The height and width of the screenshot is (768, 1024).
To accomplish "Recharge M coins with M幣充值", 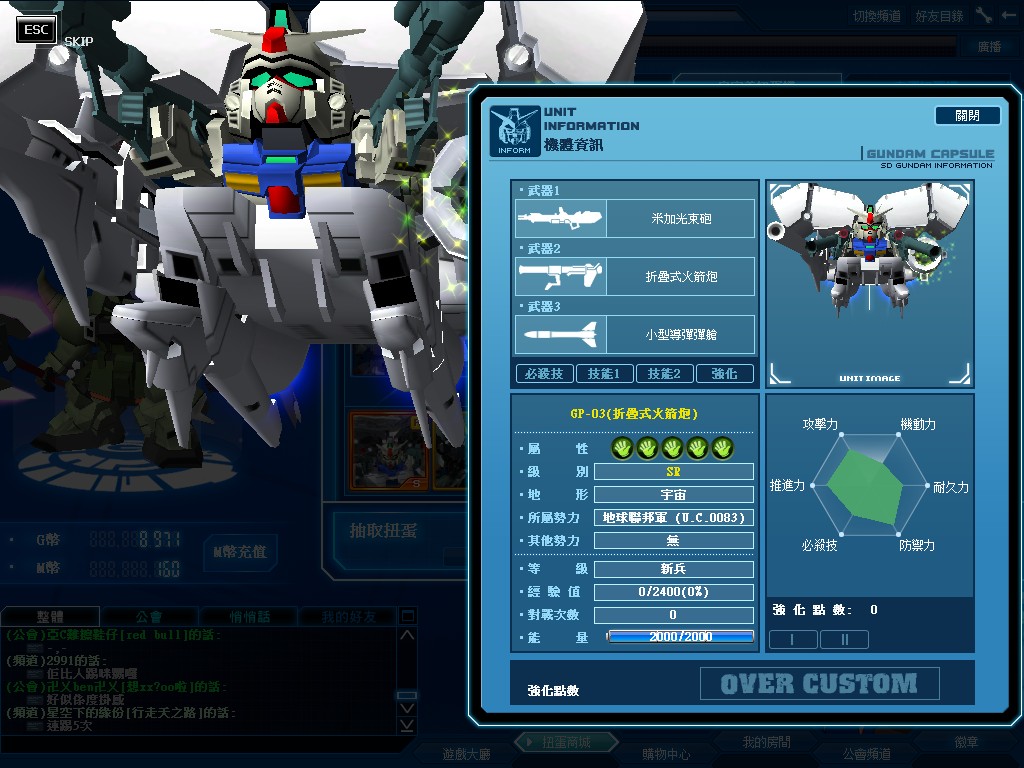I will coord(239,551).
